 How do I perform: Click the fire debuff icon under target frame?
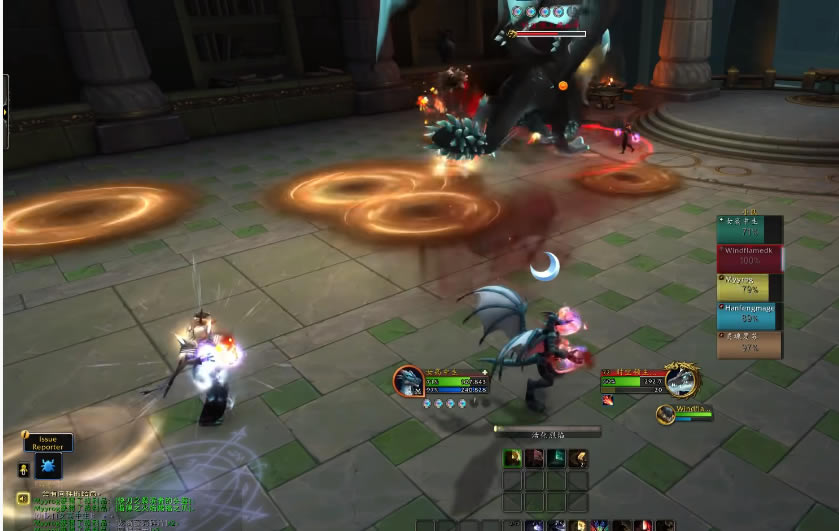coord(608,400)
